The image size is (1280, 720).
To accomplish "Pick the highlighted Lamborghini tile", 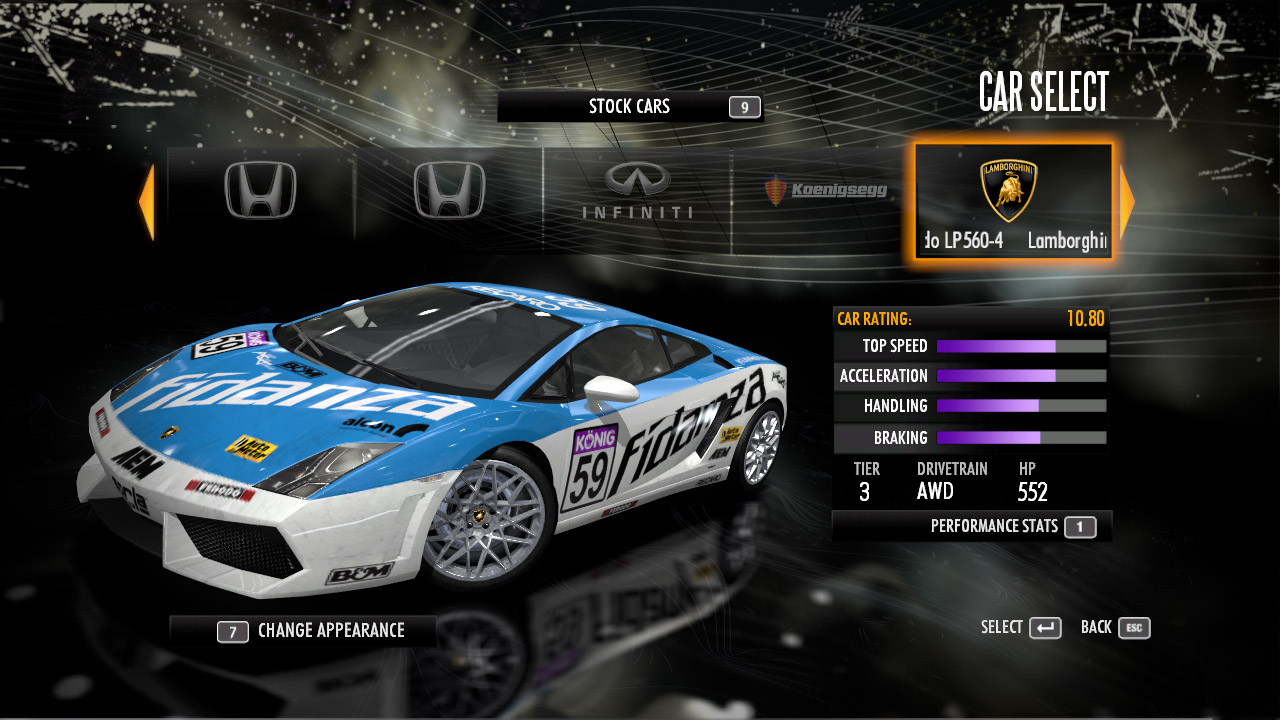I will (x=1013, y=201).
